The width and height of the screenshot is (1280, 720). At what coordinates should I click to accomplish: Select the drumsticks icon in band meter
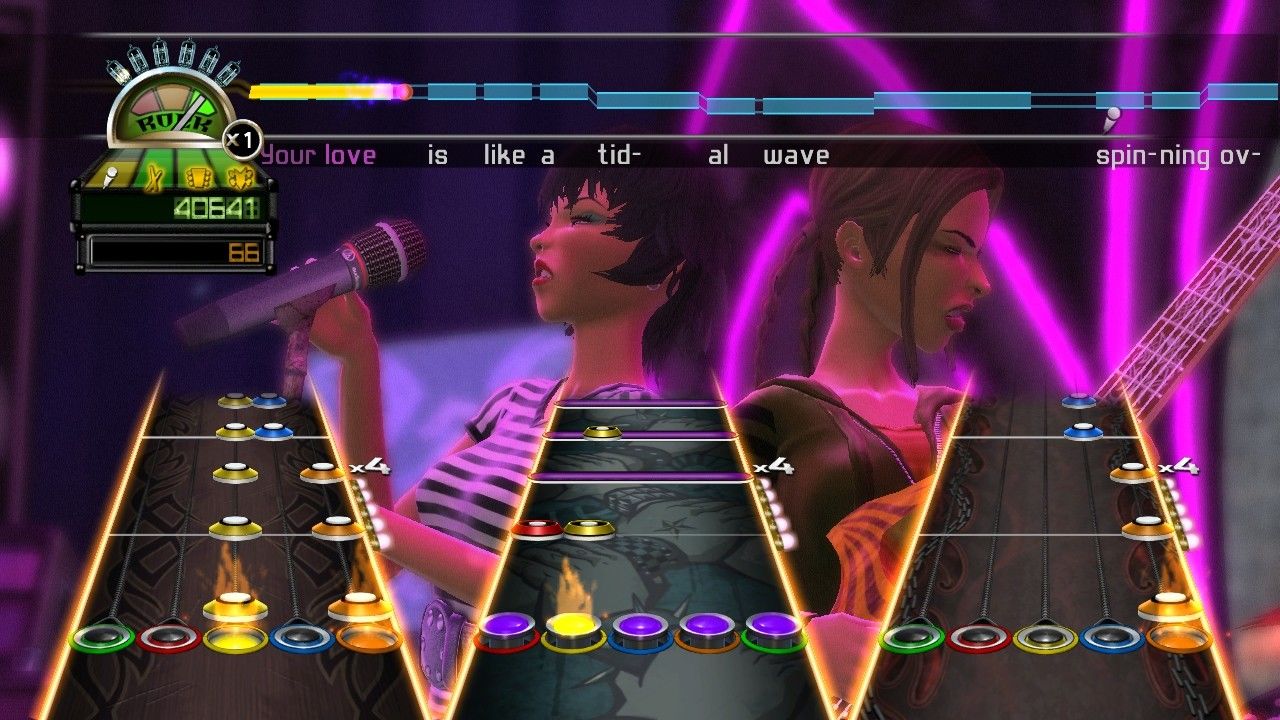tap(155, 177)
